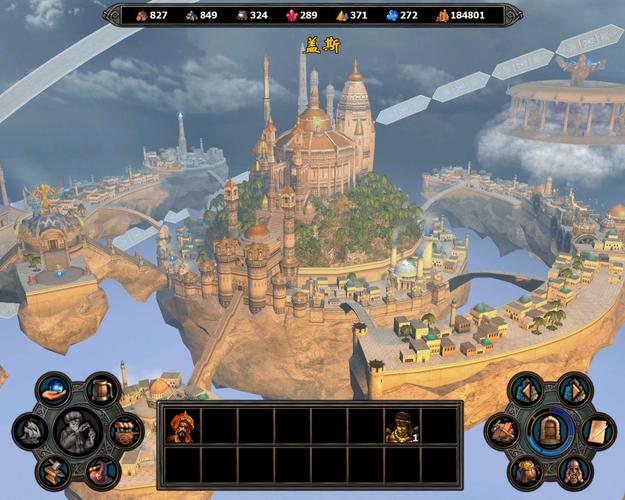Open the tavern beer mug icon
Screen dimensions: 625x500
(101, 387)
